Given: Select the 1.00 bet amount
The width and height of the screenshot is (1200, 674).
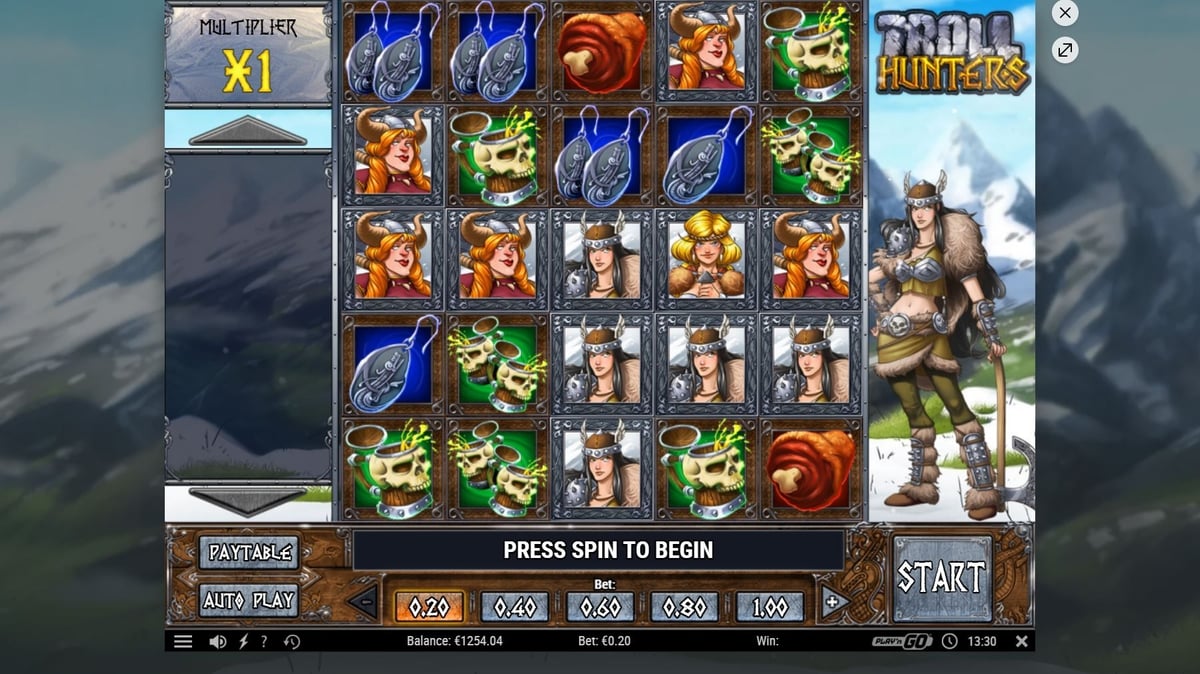Looking at the screenshot, I should [x=770, y=607].
